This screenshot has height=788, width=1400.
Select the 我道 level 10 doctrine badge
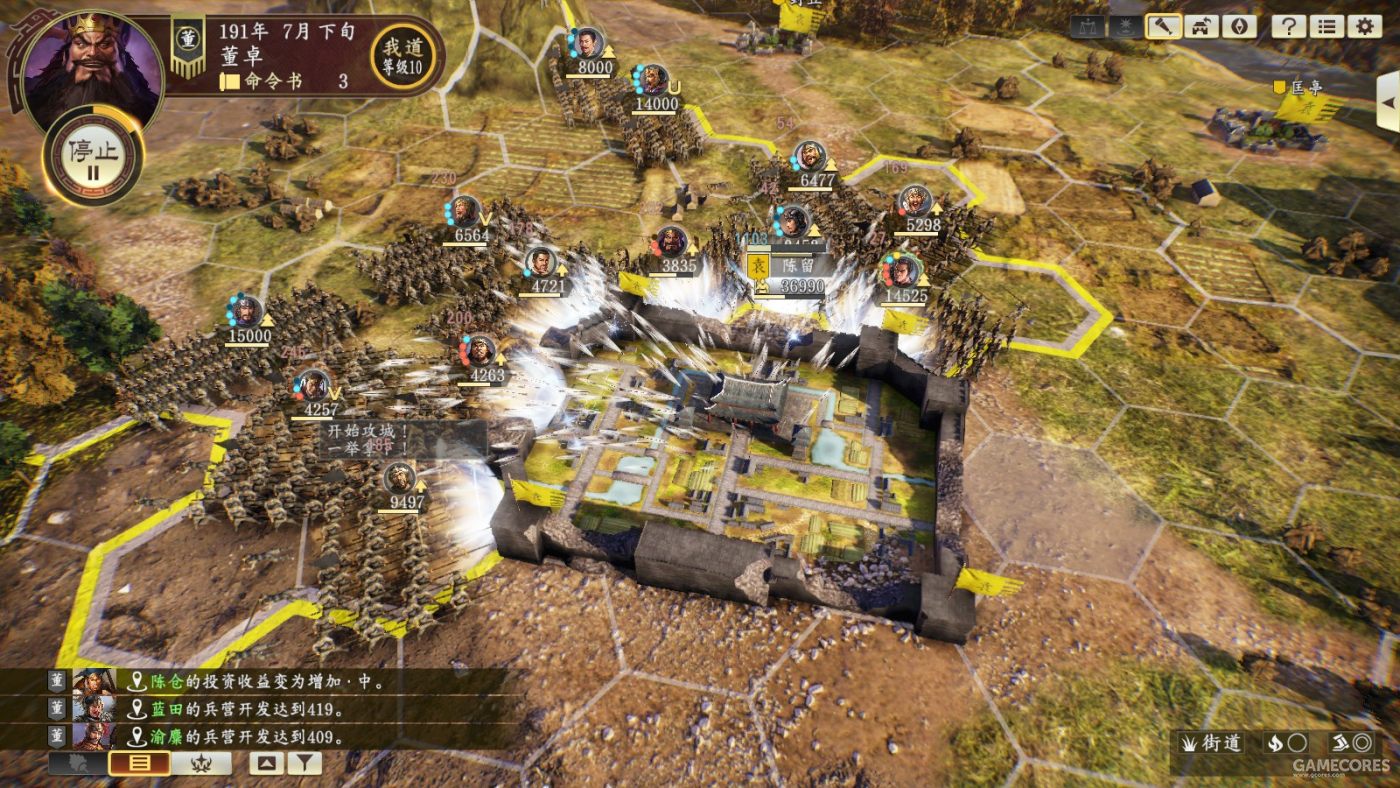click(403, 56)
